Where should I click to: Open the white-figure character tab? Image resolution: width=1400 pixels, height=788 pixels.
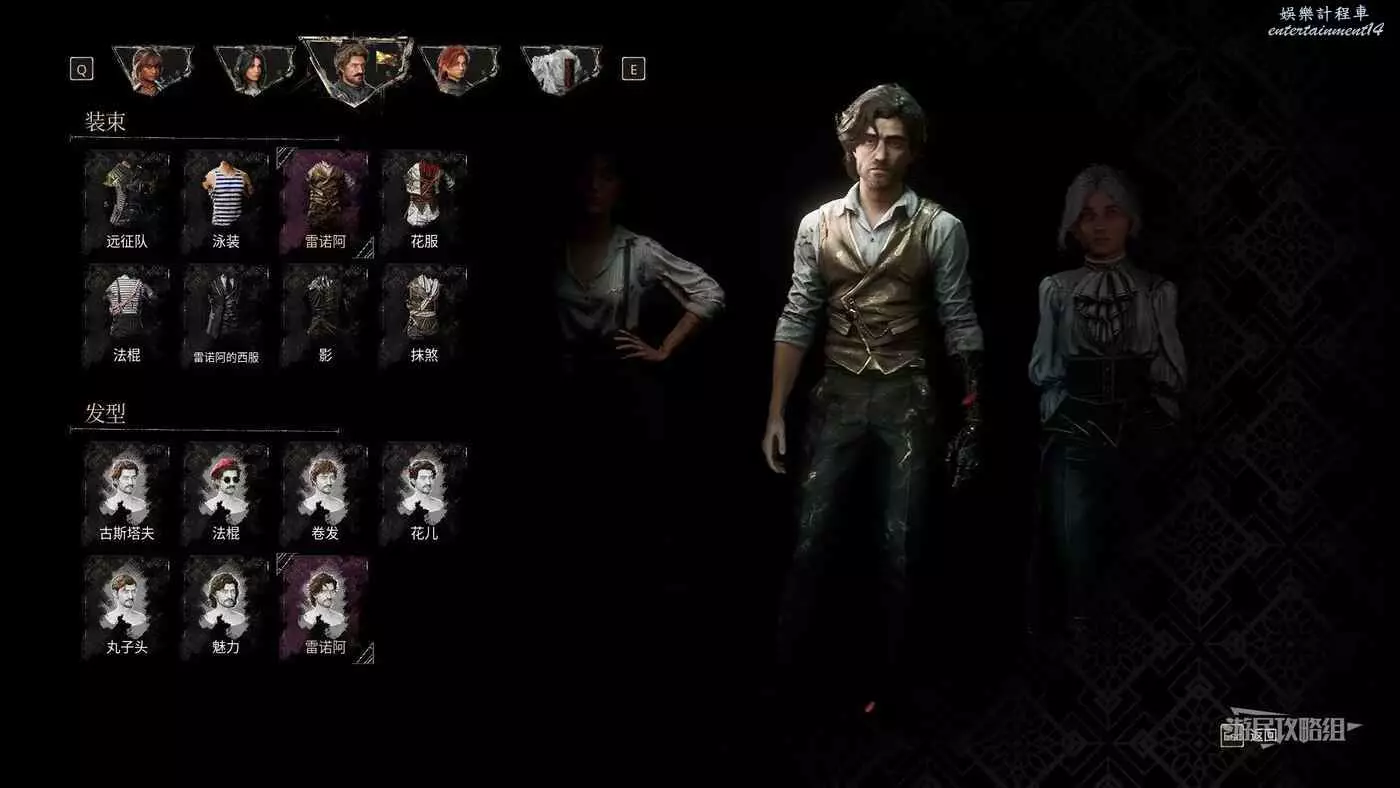tap(561, 69)
